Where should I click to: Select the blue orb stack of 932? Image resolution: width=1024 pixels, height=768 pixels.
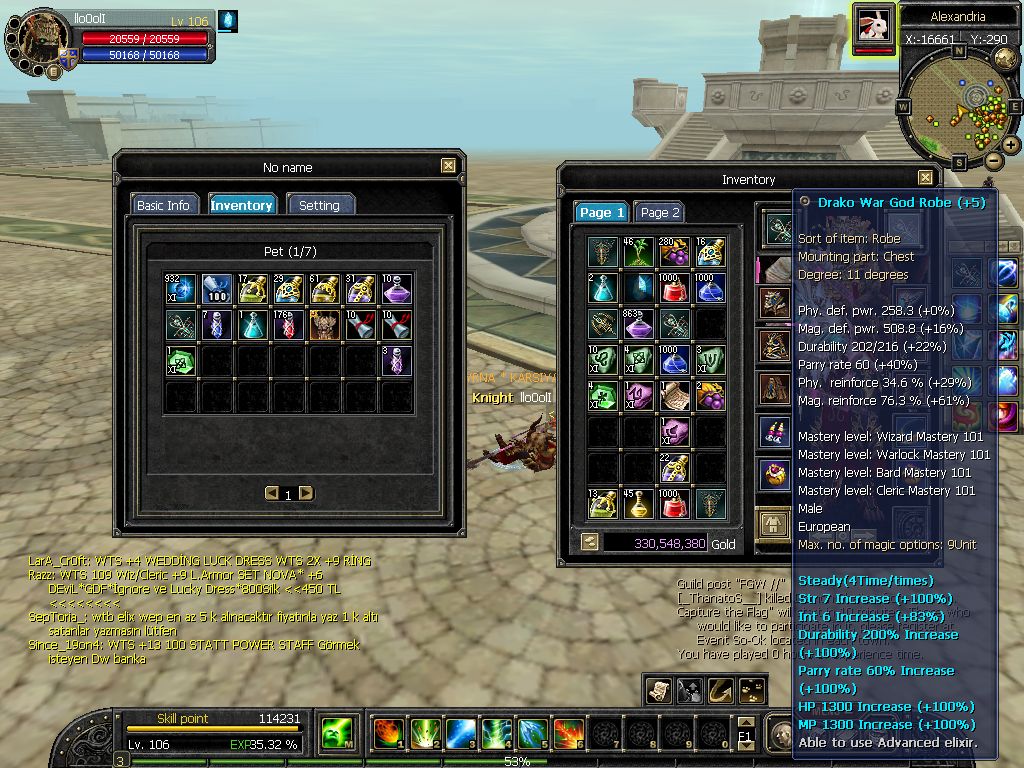click(181, 289)
